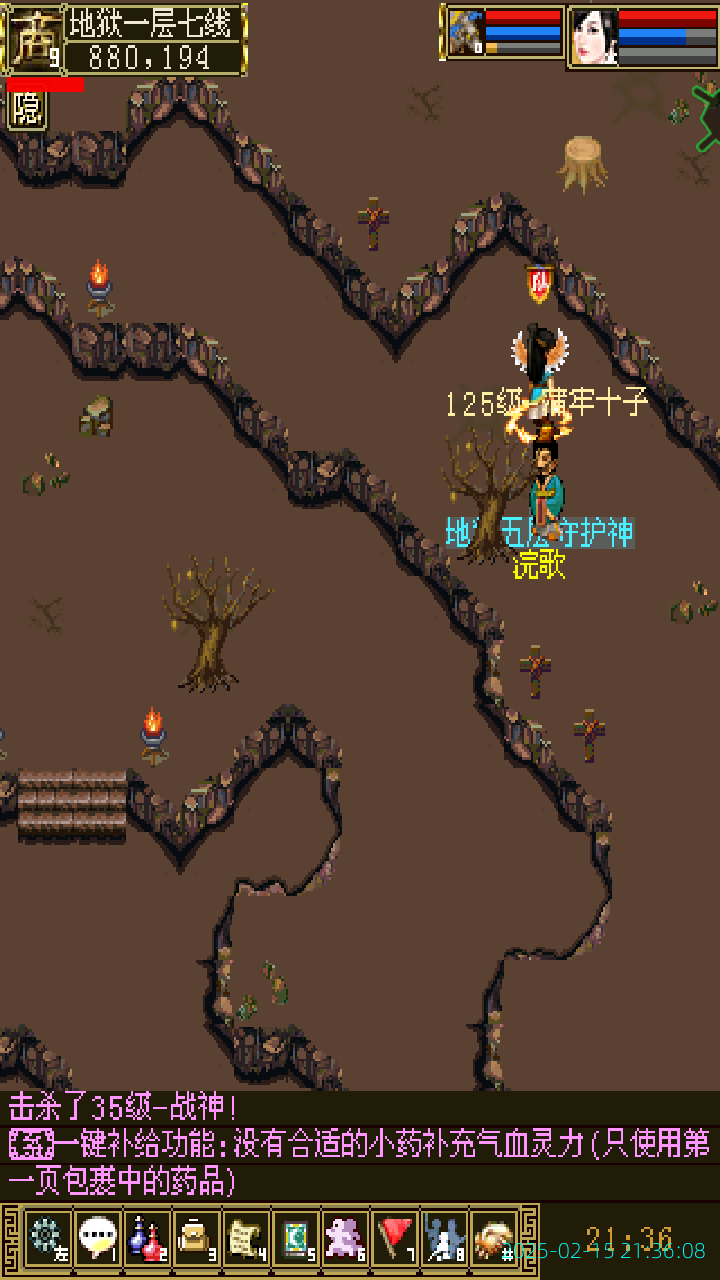Open the red flag icon
Image resolution: width=720 pixels, height=1280 pixels.
pos(395,1237)
